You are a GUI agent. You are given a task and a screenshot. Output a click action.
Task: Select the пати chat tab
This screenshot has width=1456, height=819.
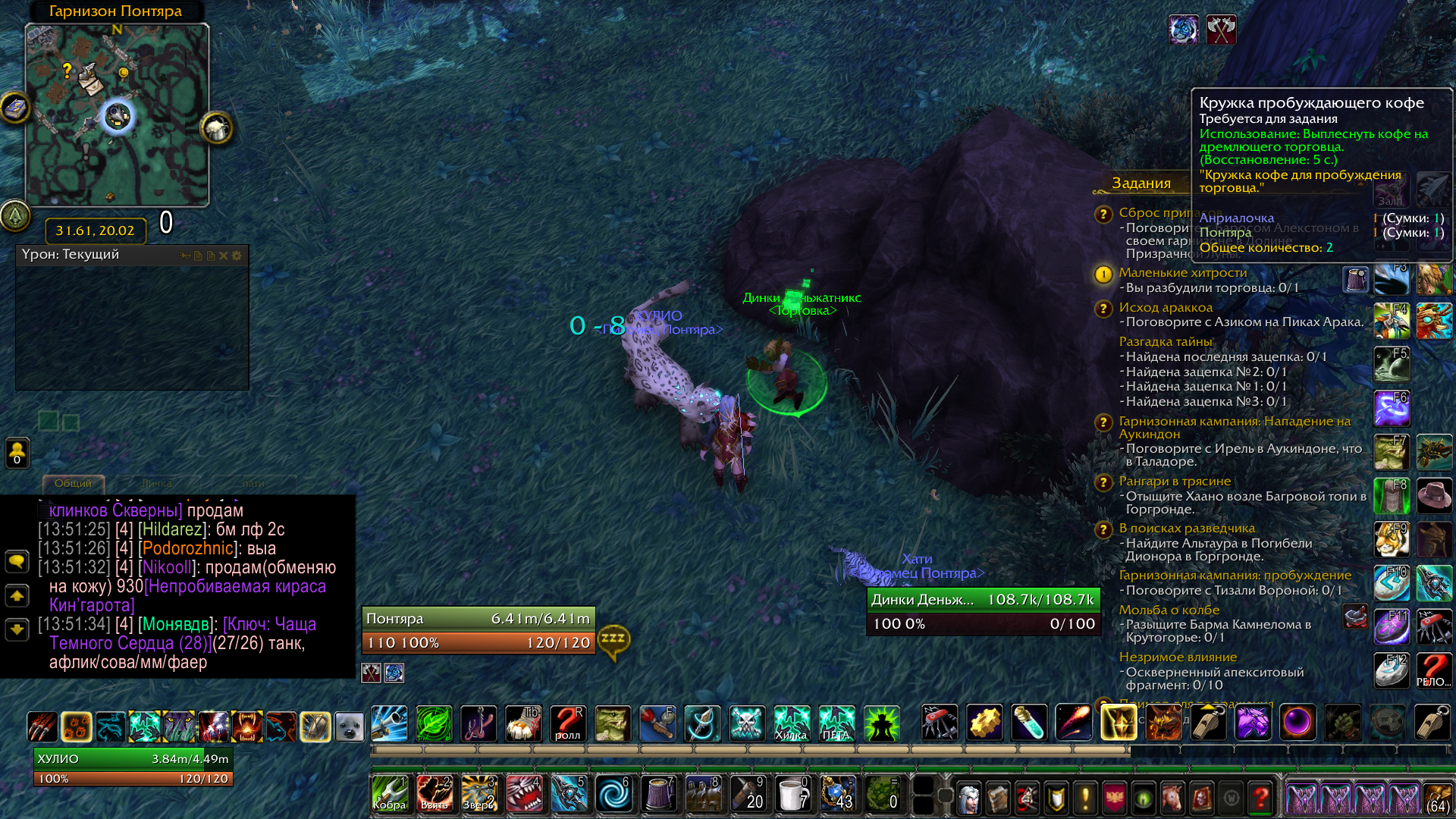(x=253, y=483)
